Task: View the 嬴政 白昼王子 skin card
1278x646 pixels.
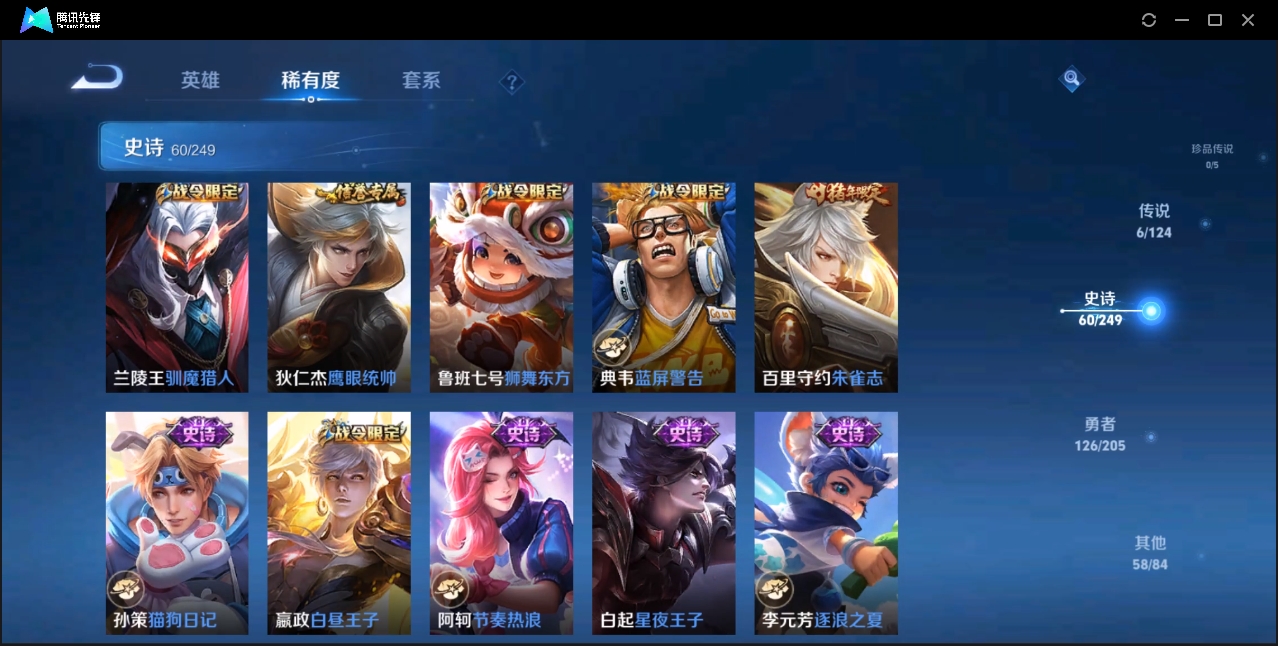Action: [339, 522]
